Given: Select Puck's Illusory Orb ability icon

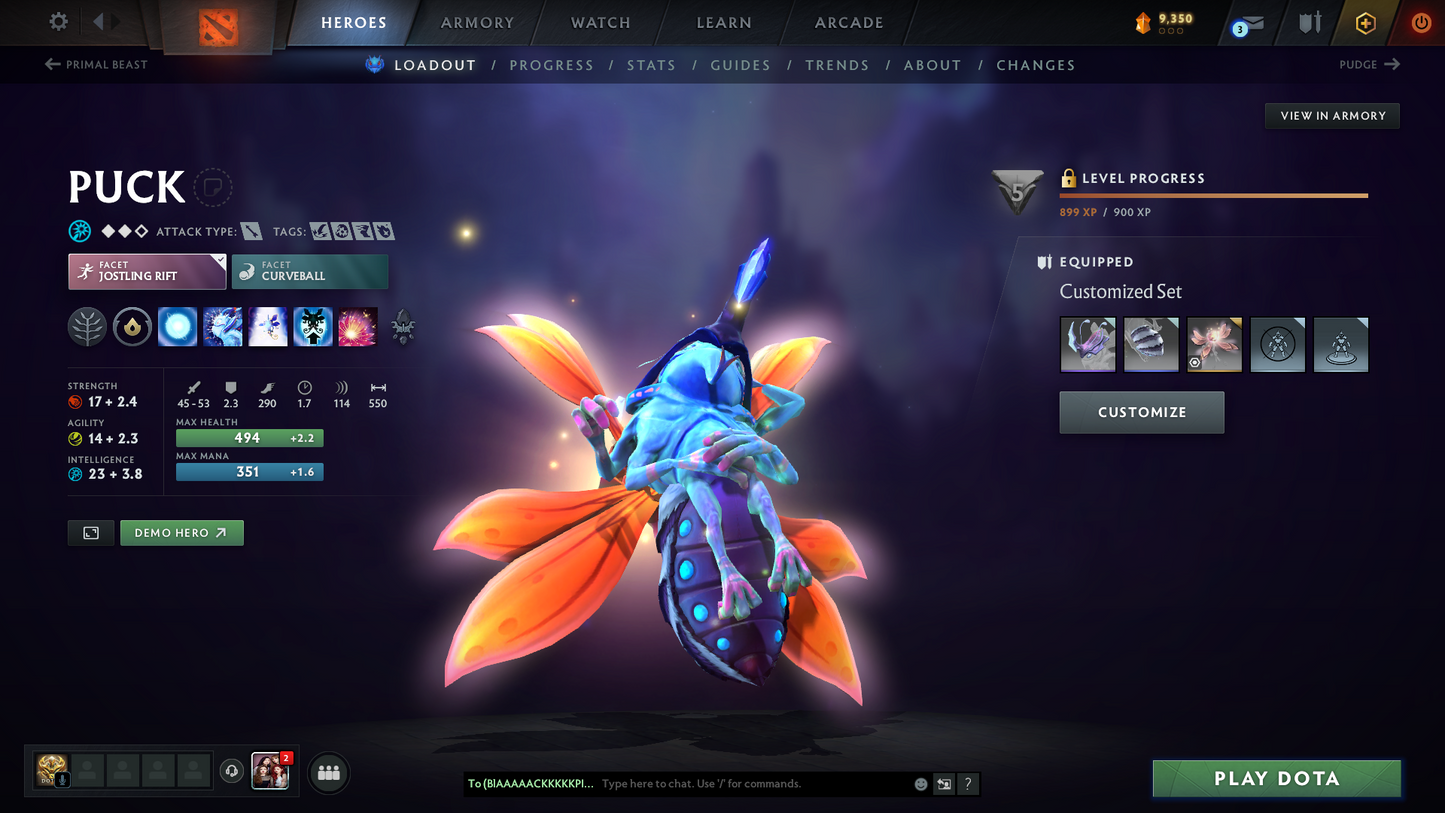Looking at the screenshot, I should (177, 327).
